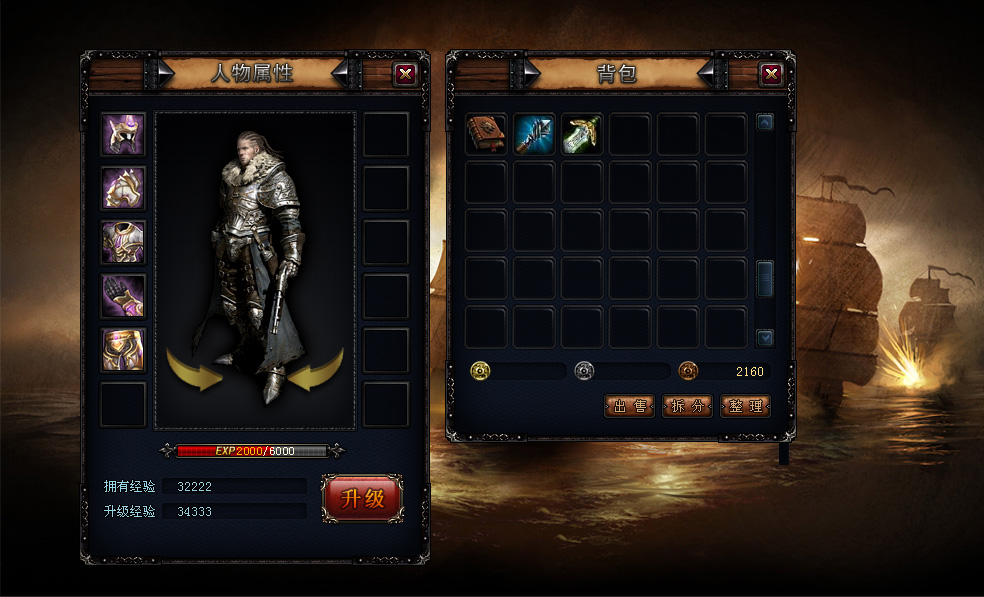Click the backpack scrollbar handle
984x597 pixels.
click(765, 277)
